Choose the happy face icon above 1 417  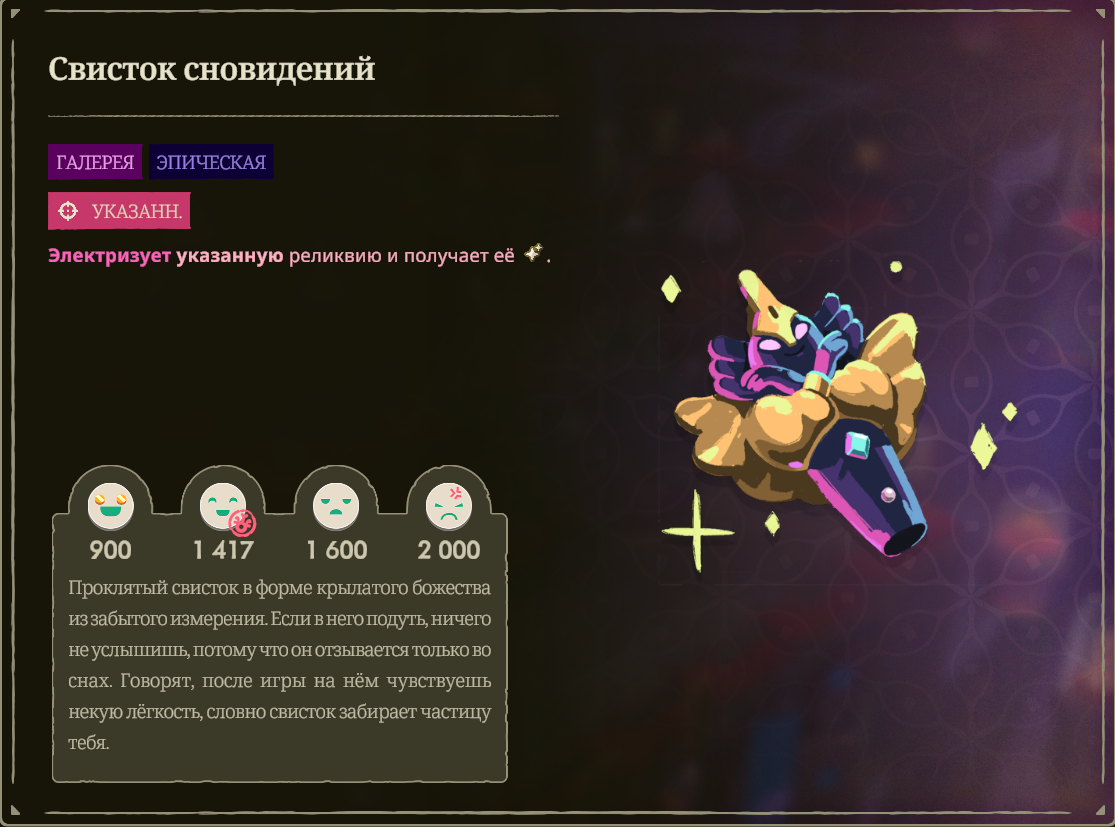(222, 507)
